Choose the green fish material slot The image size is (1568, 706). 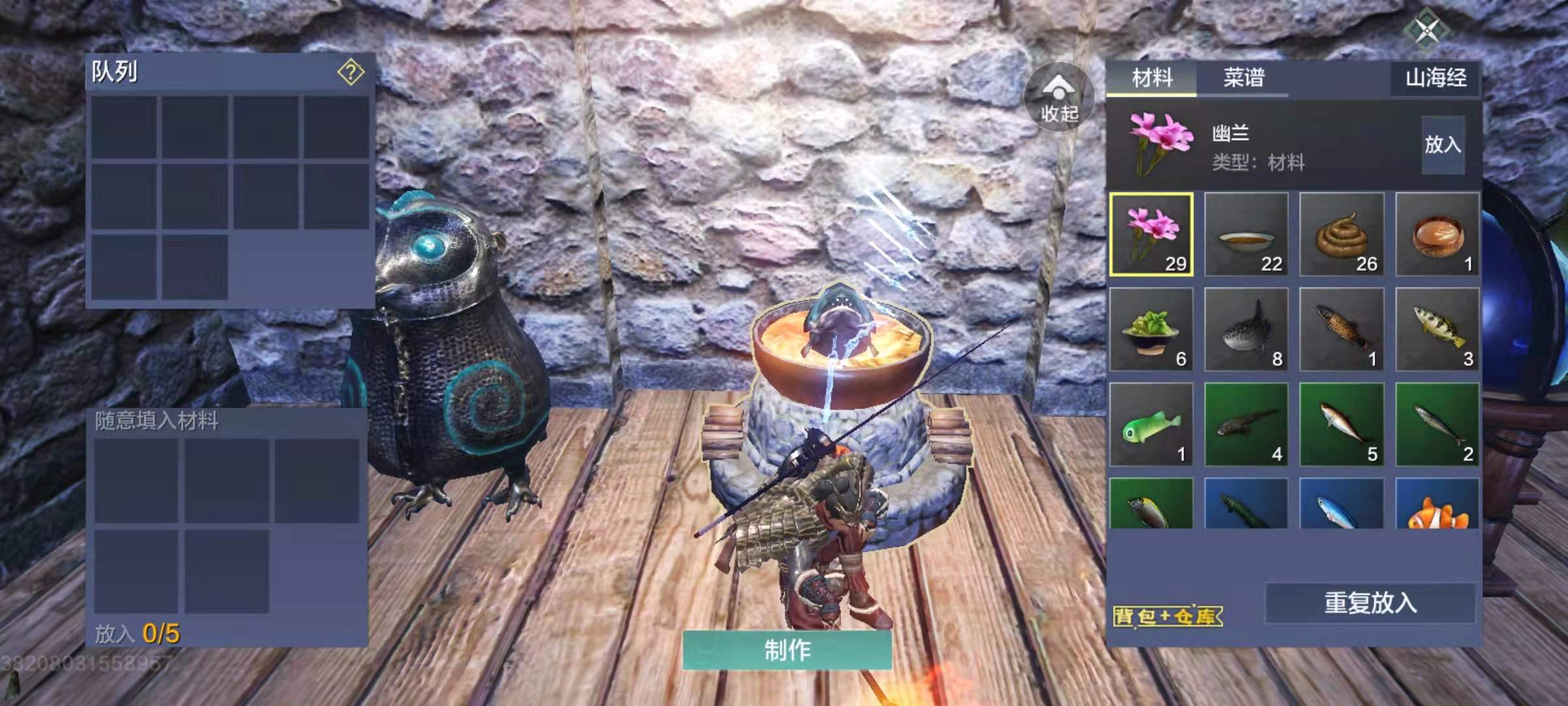[1151, 425]
